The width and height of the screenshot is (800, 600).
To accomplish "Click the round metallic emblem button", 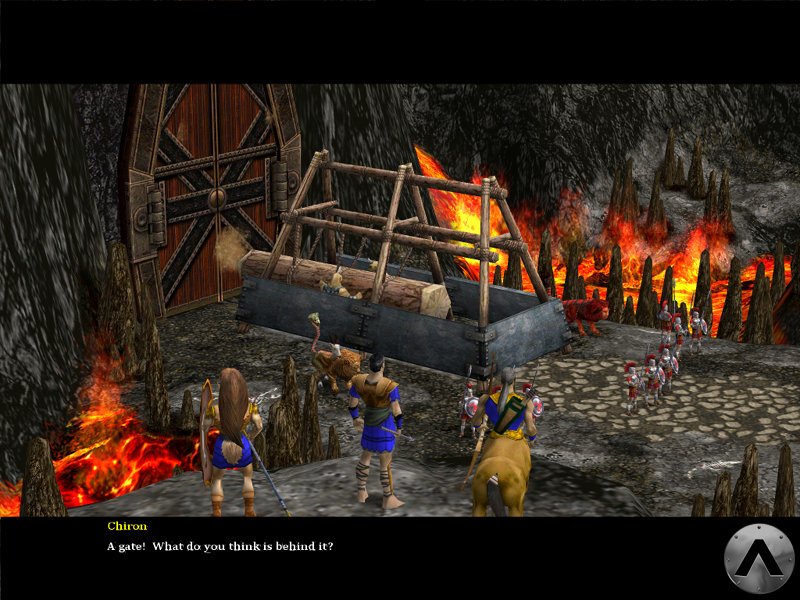I will pyautogui.click(x=759, y=558).
